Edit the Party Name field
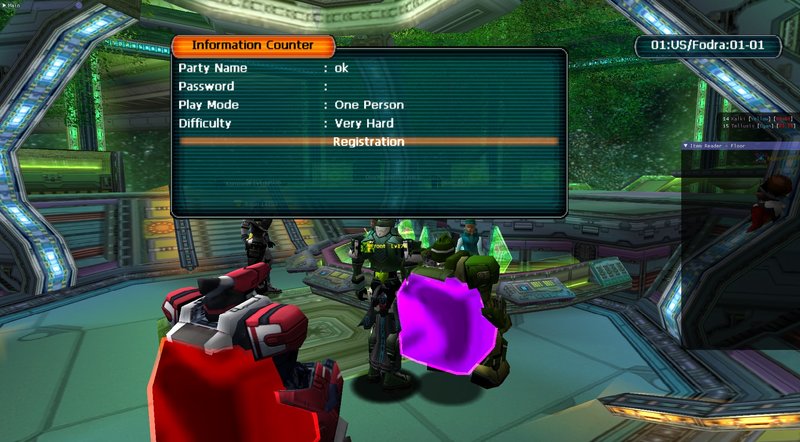This screenshot has width=800, height=442. pyautogui.click(x=341, y=68)
